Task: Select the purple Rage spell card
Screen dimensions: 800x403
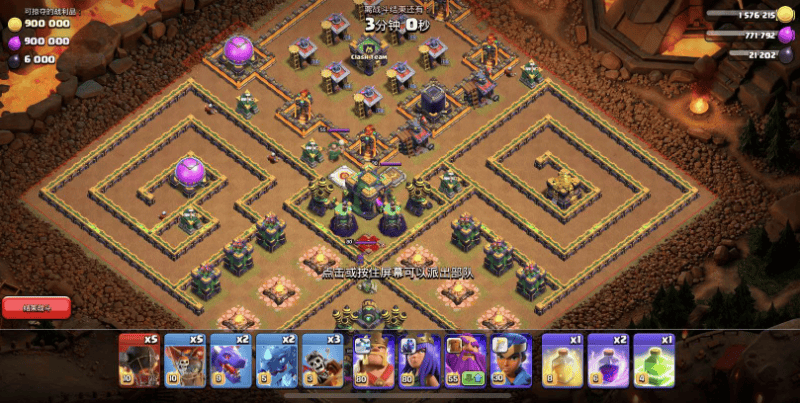Action: [607, 359]
